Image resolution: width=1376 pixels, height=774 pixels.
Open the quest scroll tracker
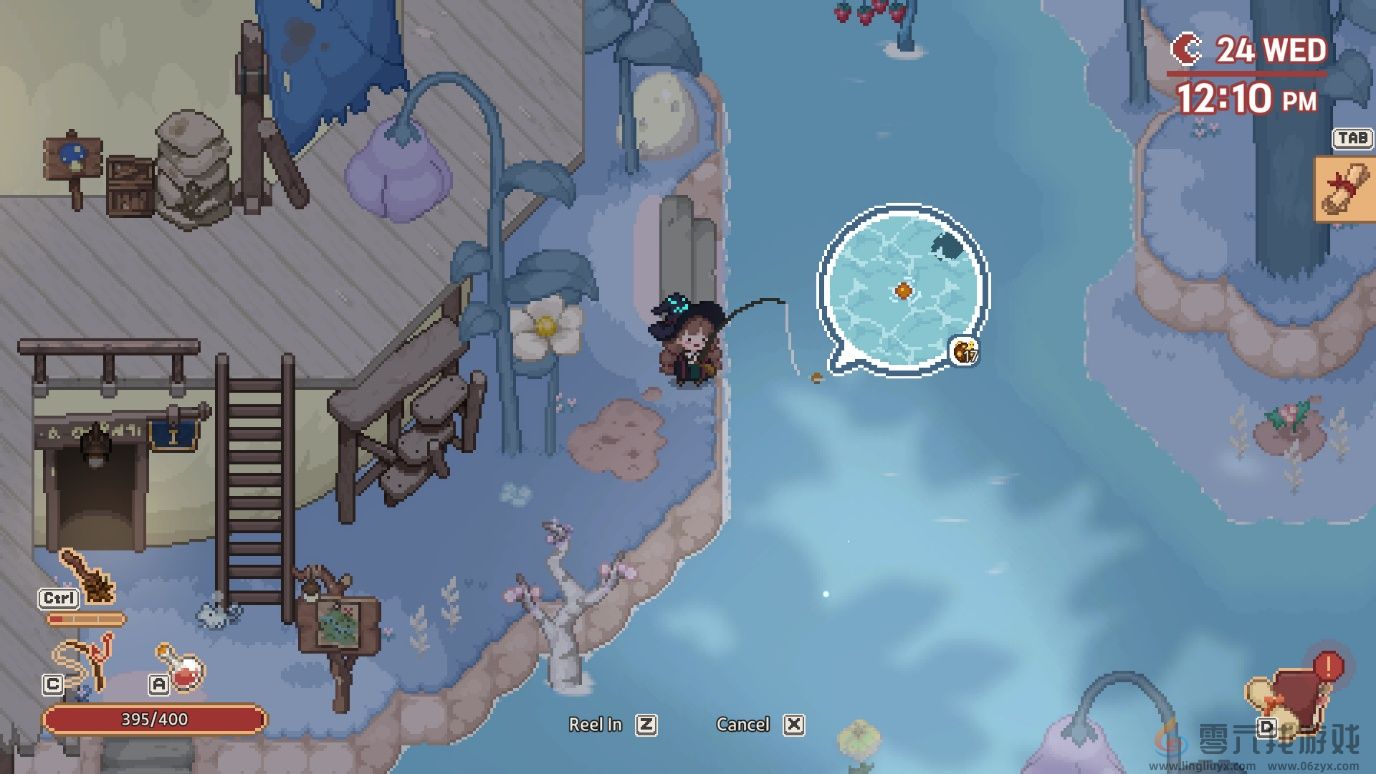(1345, 188)
